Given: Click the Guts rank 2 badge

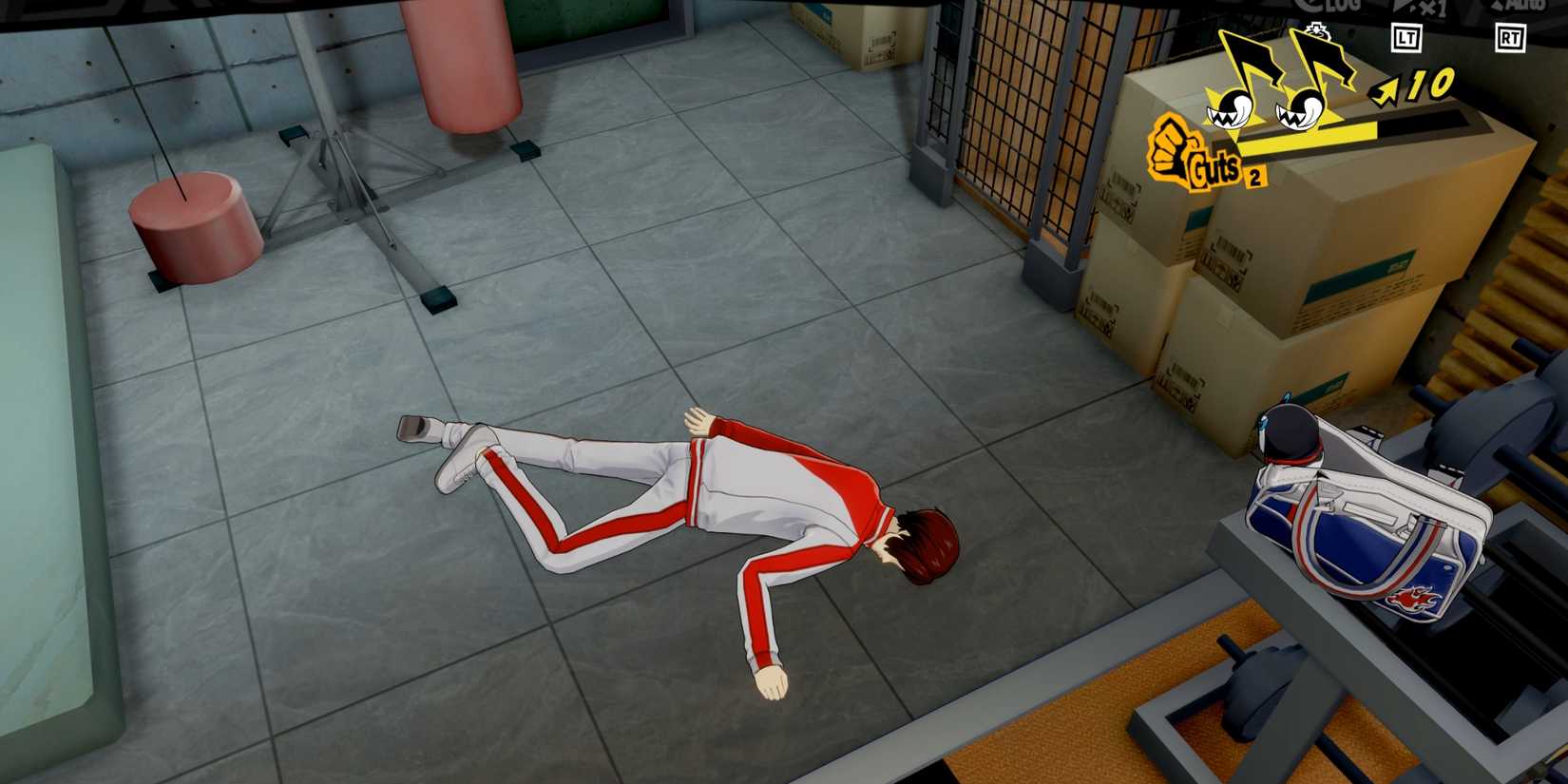Looking at the screenshot, I should click(1254, 175).
